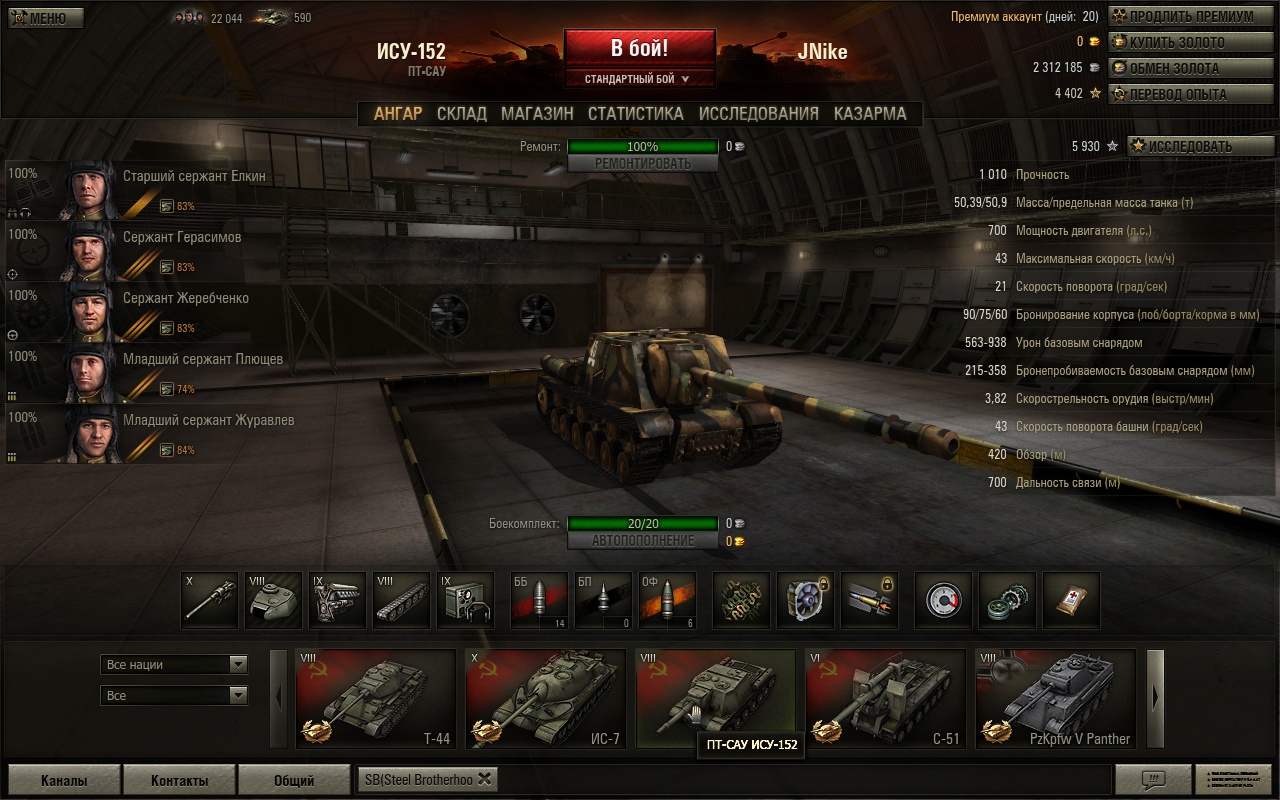Open the Контакты contacts list
This screenshot has height=800, width=1280.
pos(179,780)
